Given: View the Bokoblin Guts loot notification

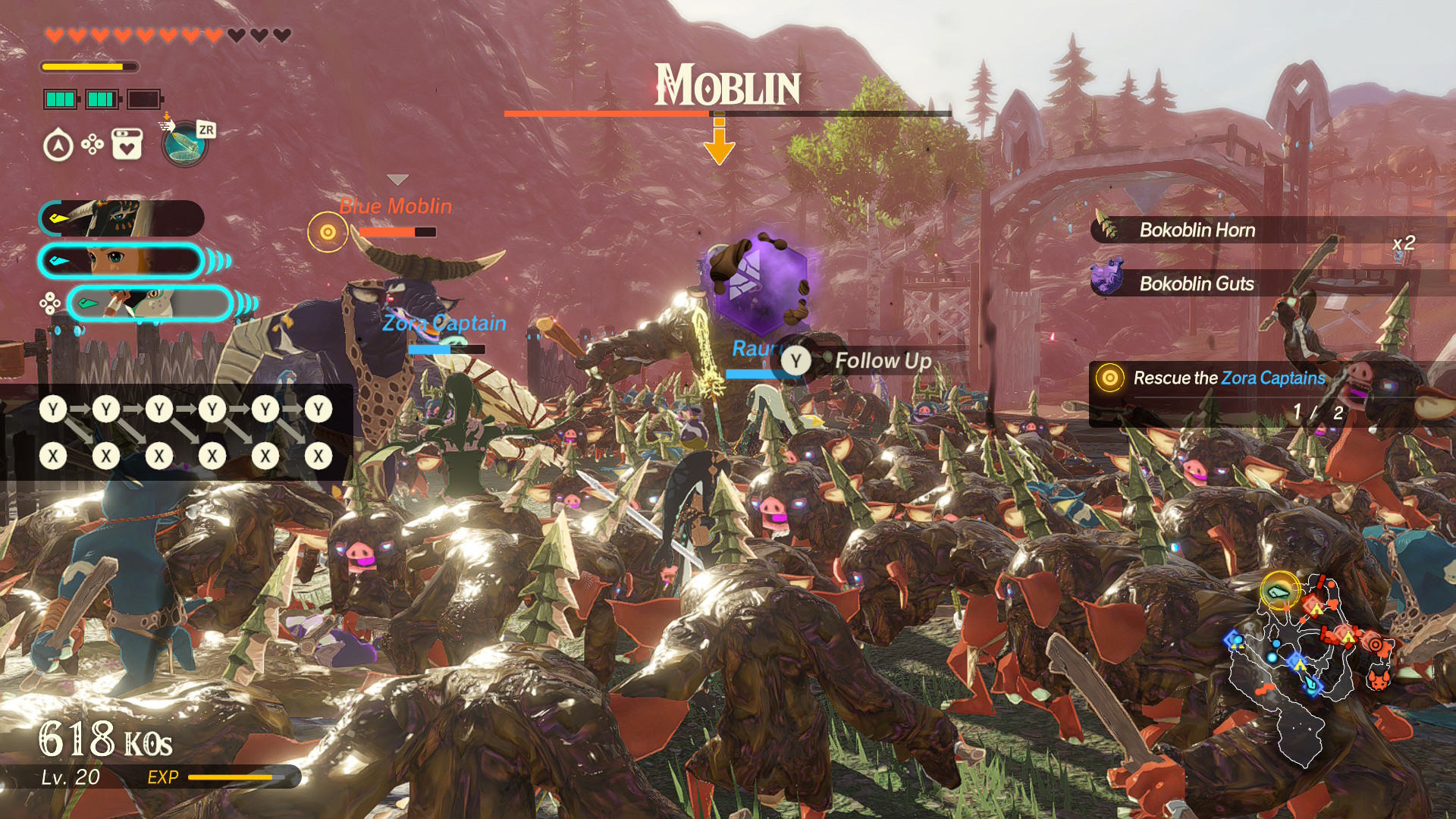Looking at the screenshot, I should 1196,284.
